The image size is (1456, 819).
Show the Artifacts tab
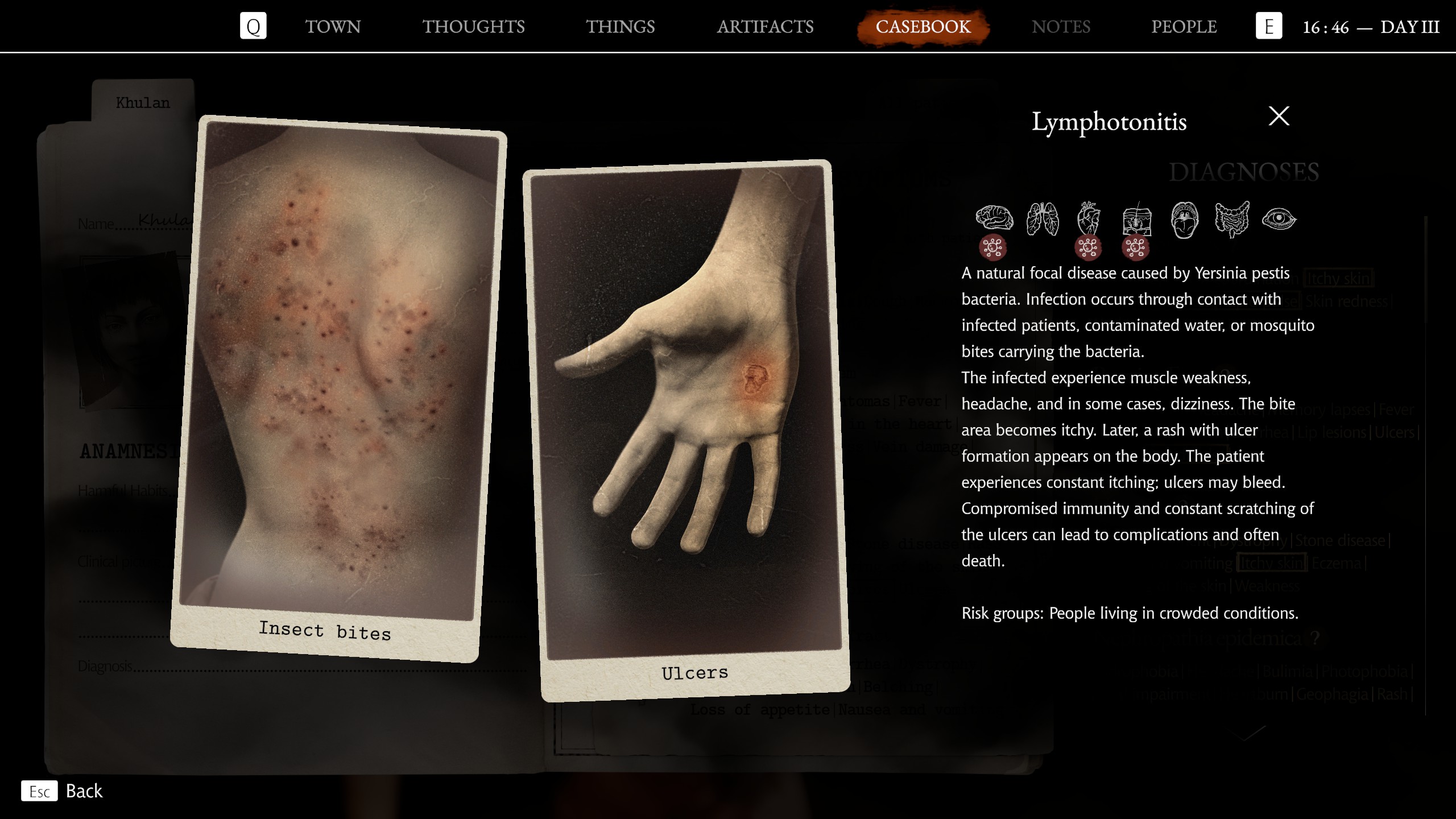tap(765, 27)
